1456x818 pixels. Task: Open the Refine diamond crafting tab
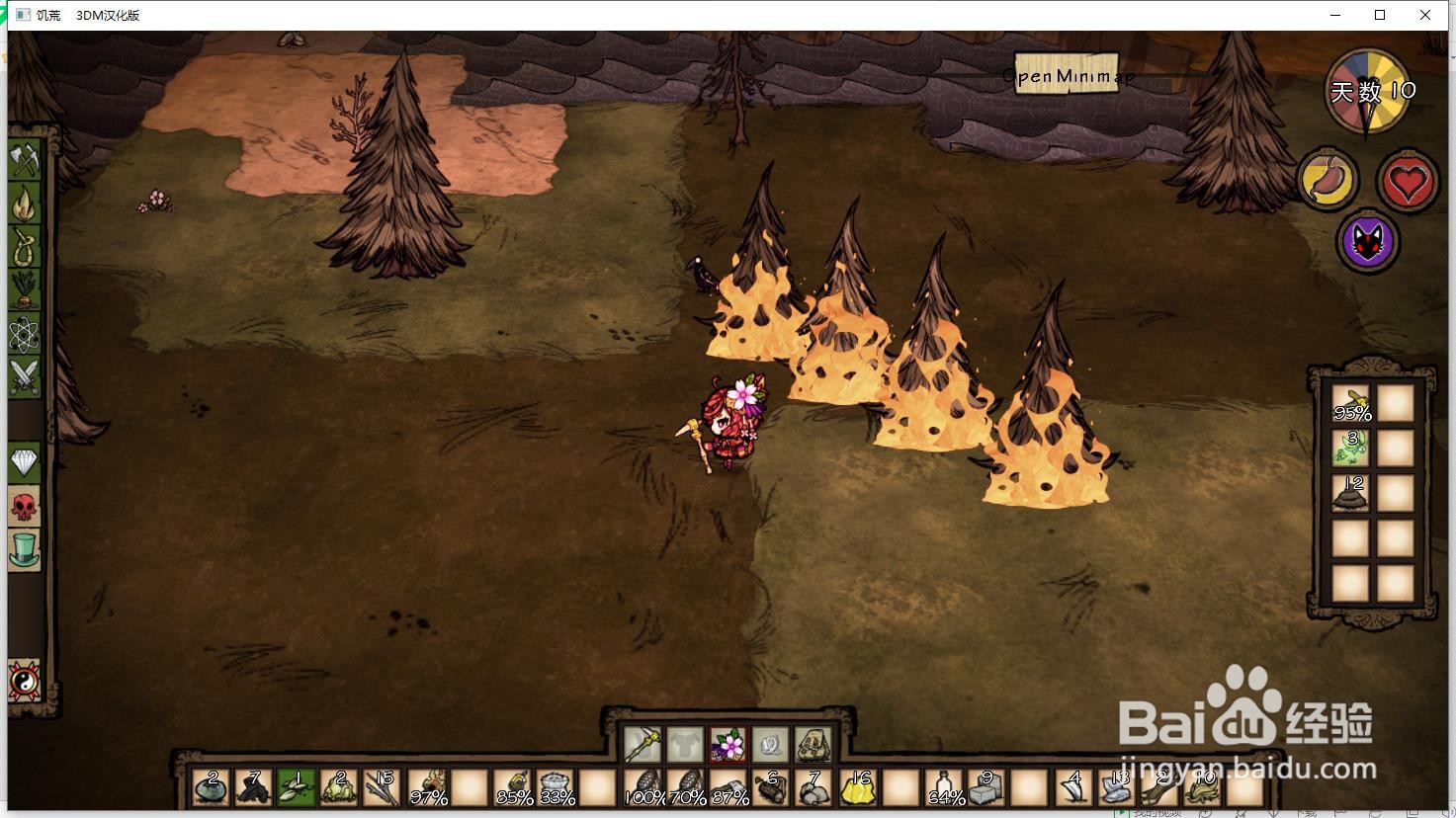click(x=25, y=462)
